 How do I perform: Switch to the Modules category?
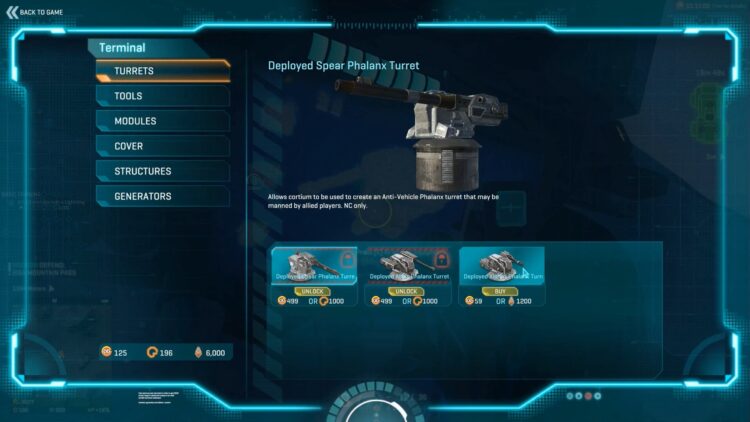tap(163, 121)
